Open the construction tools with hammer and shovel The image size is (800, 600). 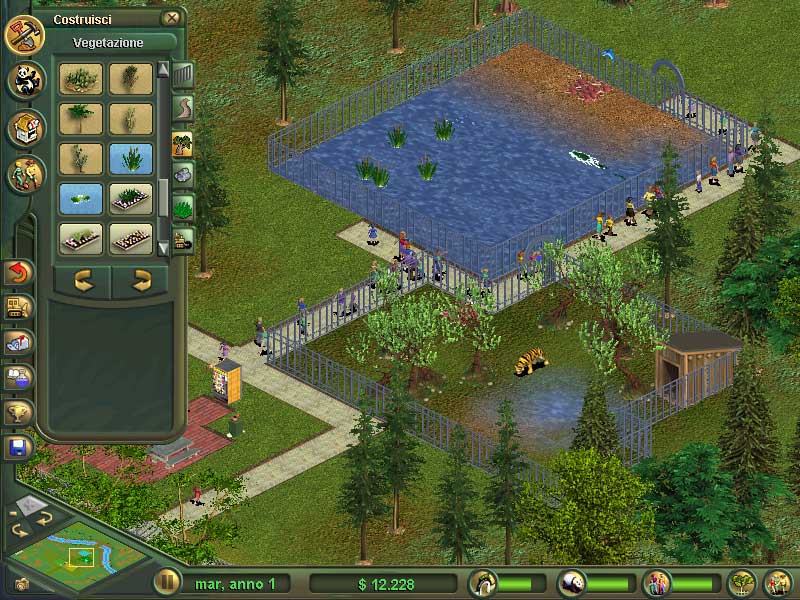24,34
